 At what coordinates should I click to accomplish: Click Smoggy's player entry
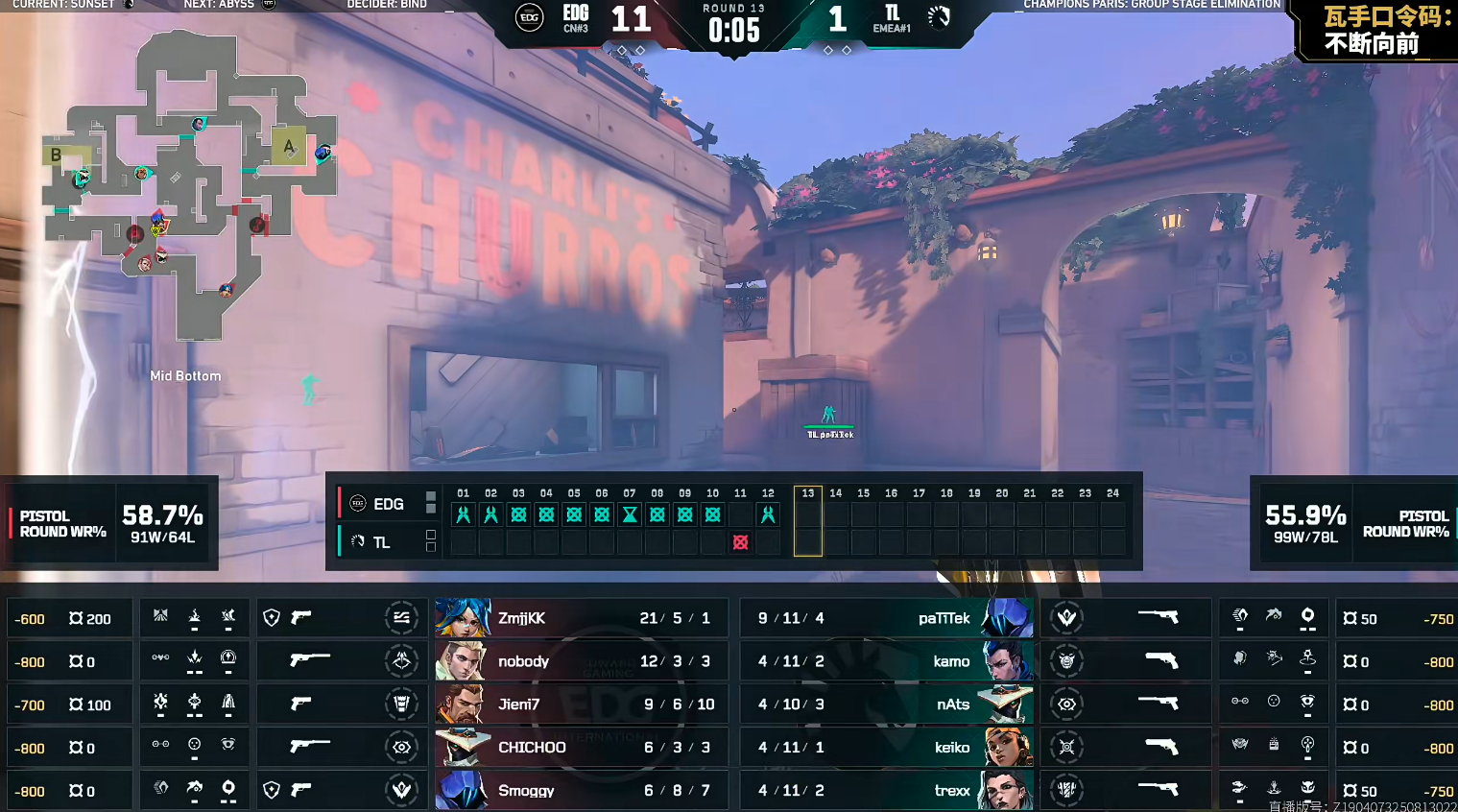coord(581,790)
